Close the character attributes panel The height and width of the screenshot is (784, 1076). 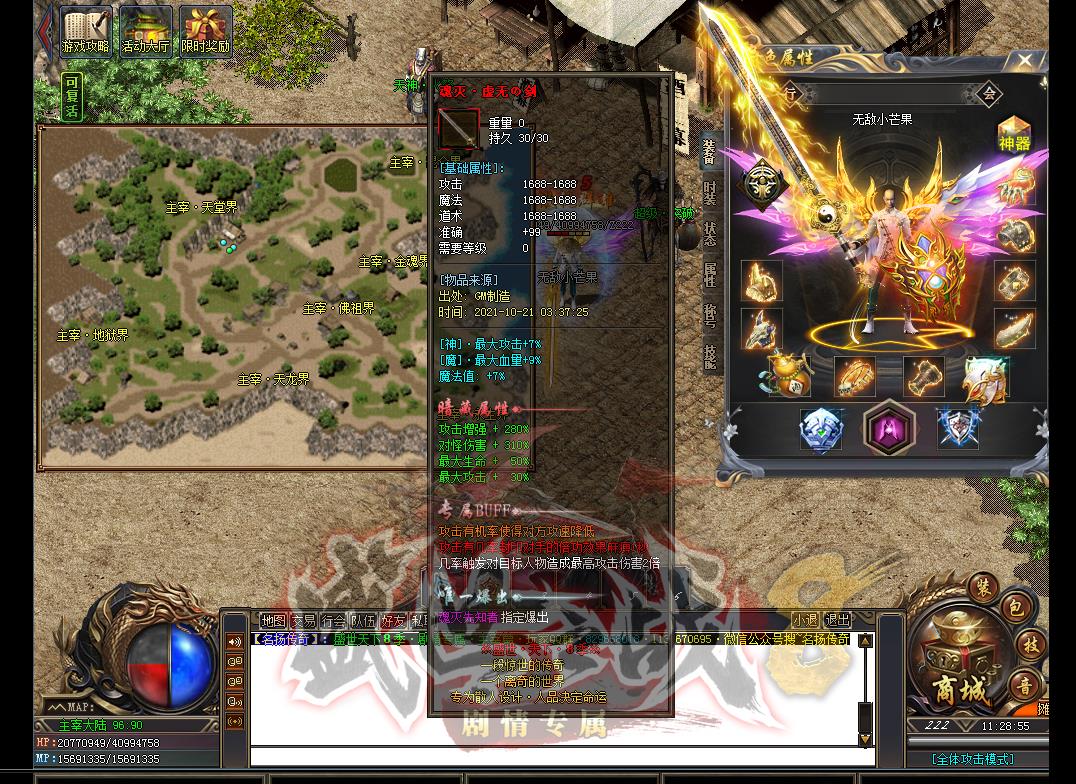pos(1025,61)
